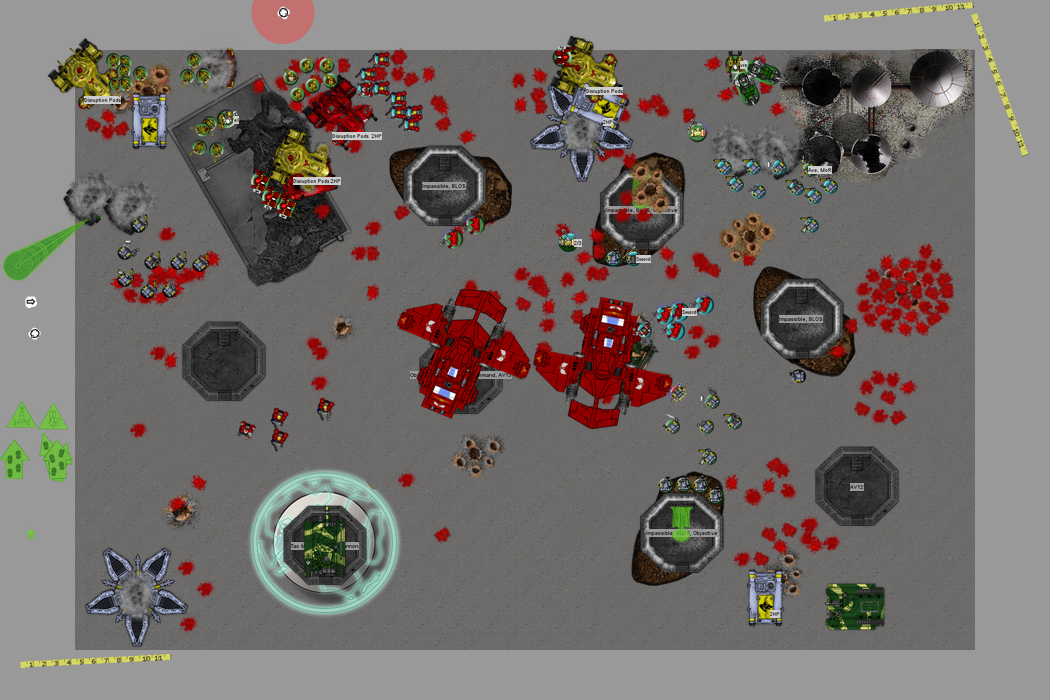Select the yellow measuring ruler below the board
Viewport: 1050px width, 700px height.
click(95, 660)
